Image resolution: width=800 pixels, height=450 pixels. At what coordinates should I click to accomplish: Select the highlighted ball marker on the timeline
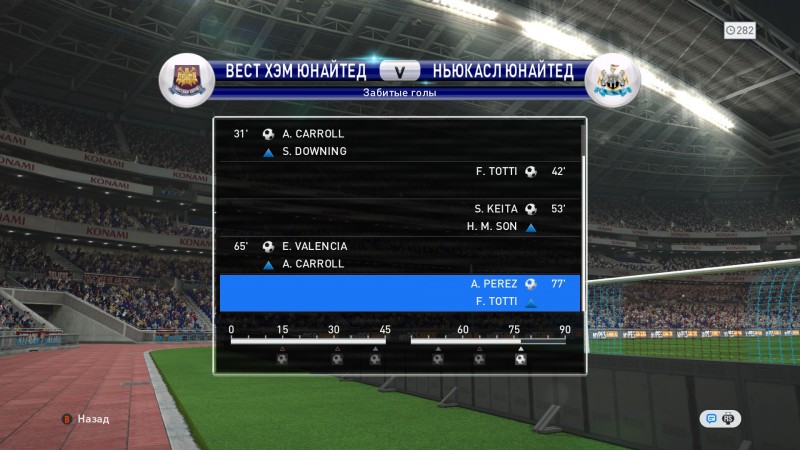[521, 358]
